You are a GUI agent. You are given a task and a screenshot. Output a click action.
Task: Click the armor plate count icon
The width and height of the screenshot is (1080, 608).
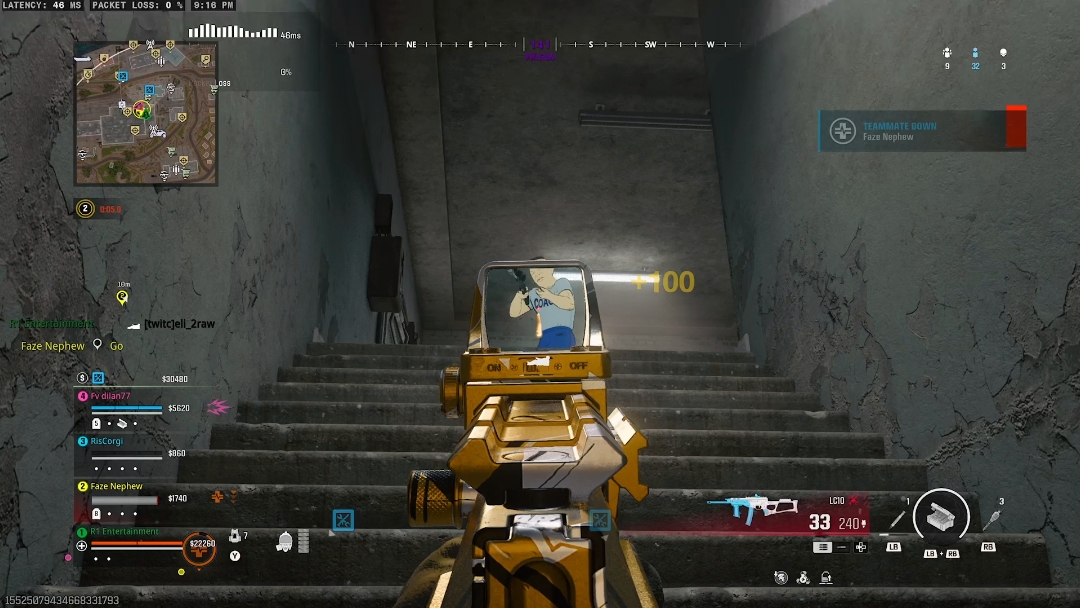click(x=234, y=538)
